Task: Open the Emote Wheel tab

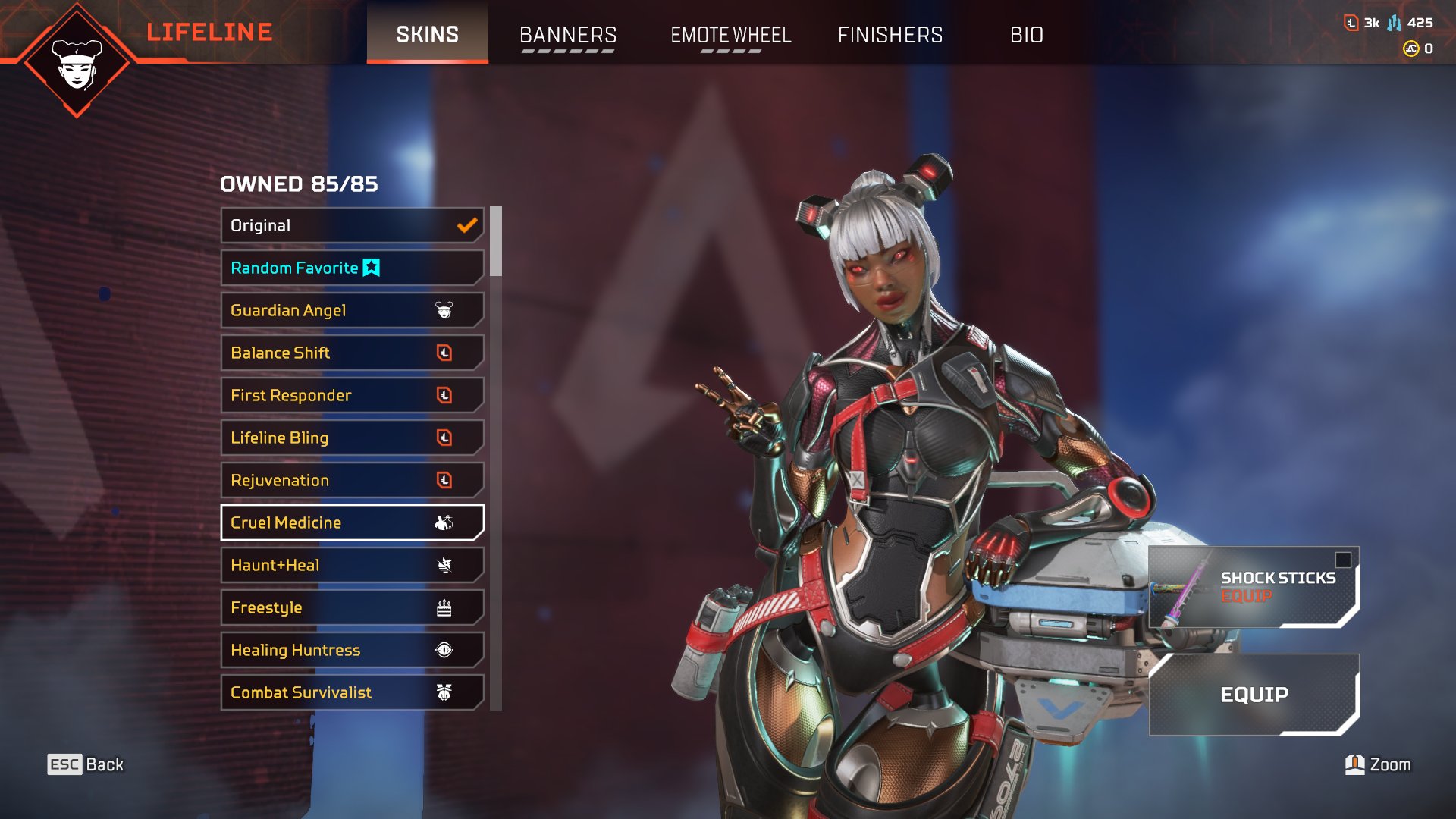Action: coord(730,35)
